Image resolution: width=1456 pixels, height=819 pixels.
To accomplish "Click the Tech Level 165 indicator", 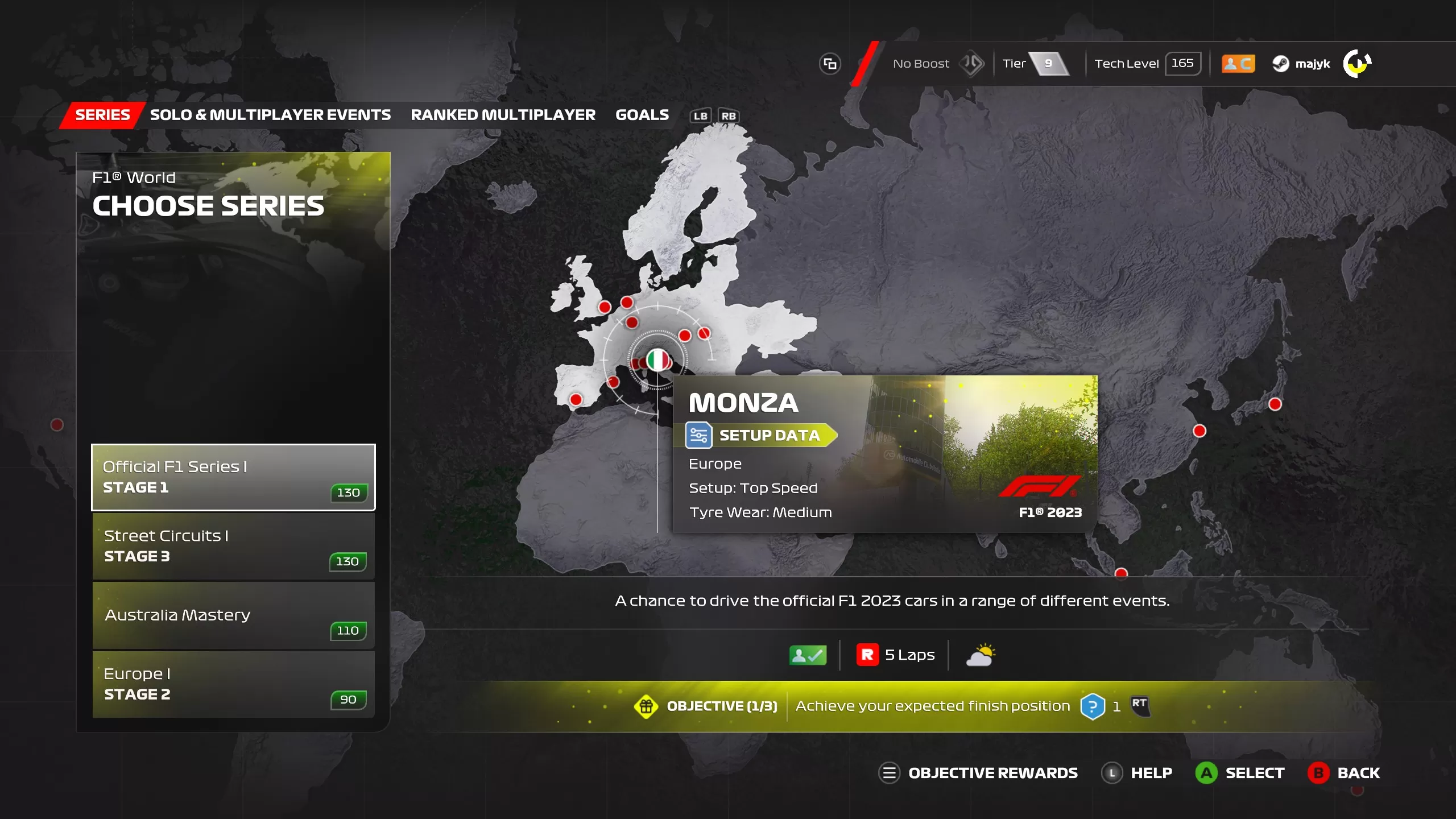I will pos(1147,64).
